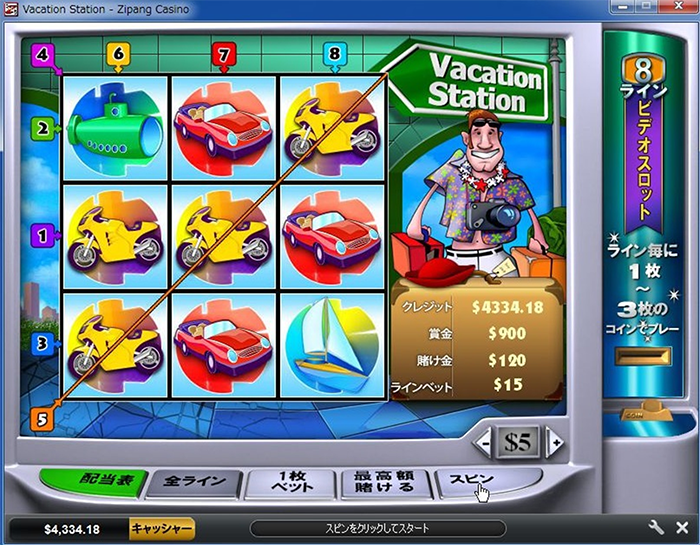Increase coin value with right arrow

click(x=554, y=440)
